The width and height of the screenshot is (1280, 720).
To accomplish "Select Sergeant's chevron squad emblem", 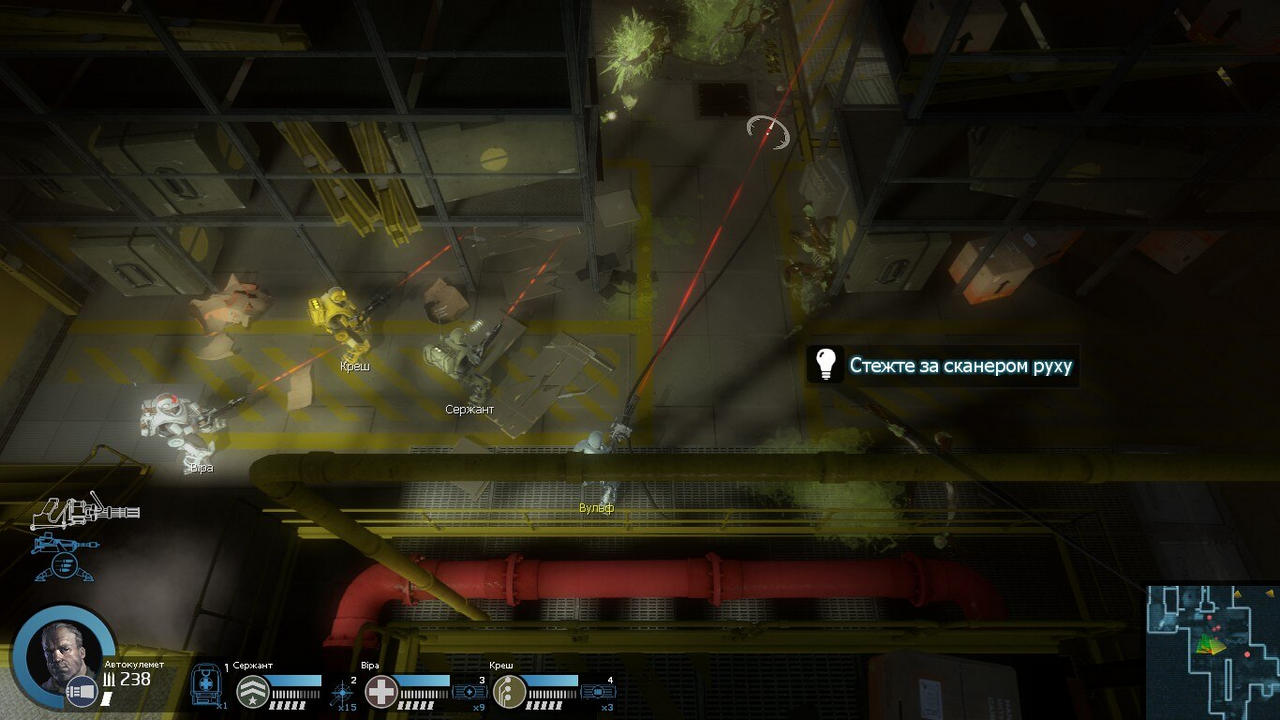I will (x=251, y=691).
